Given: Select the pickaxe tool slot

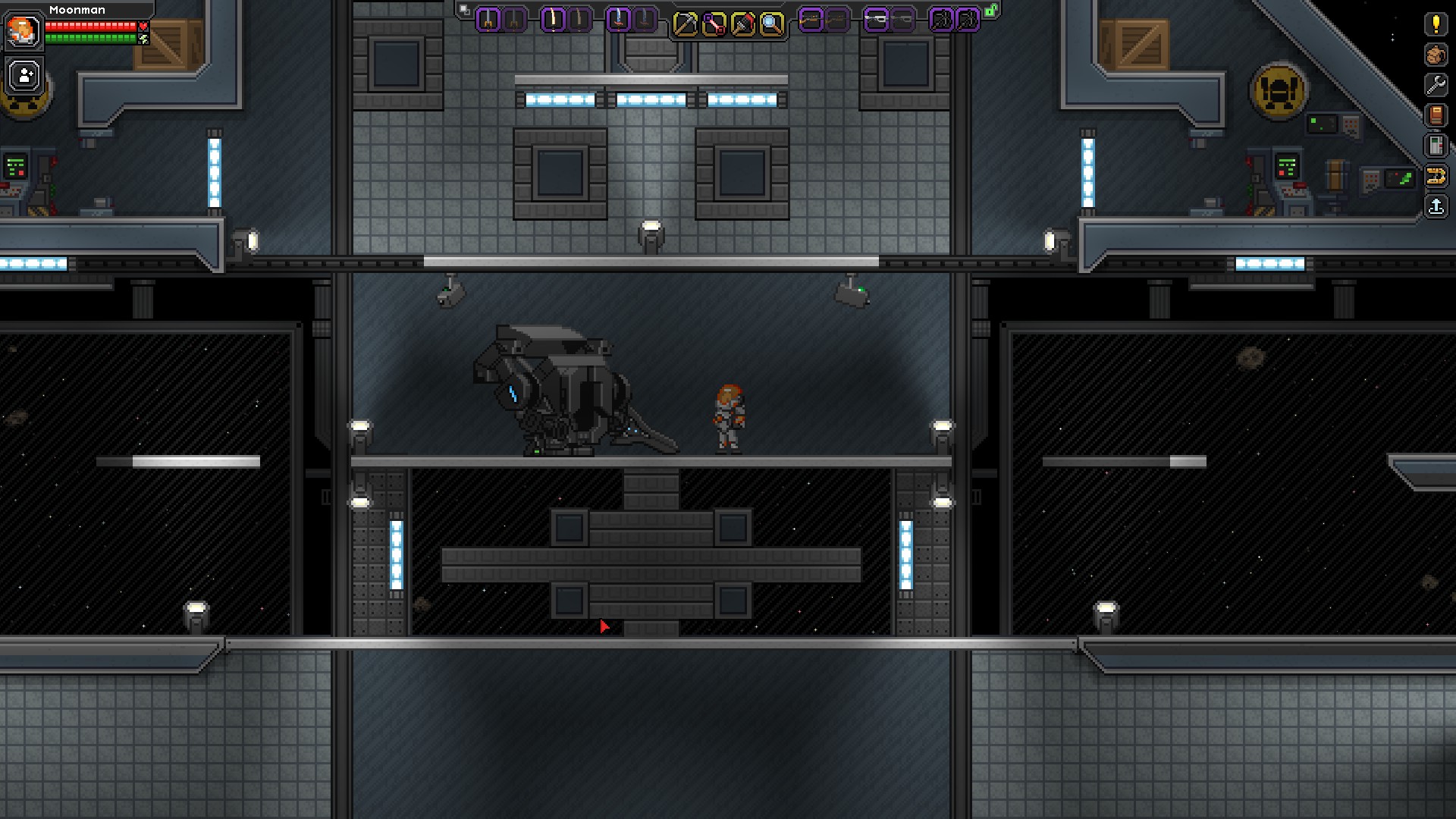Looking at the screenshot, I should tap(685, 24).
